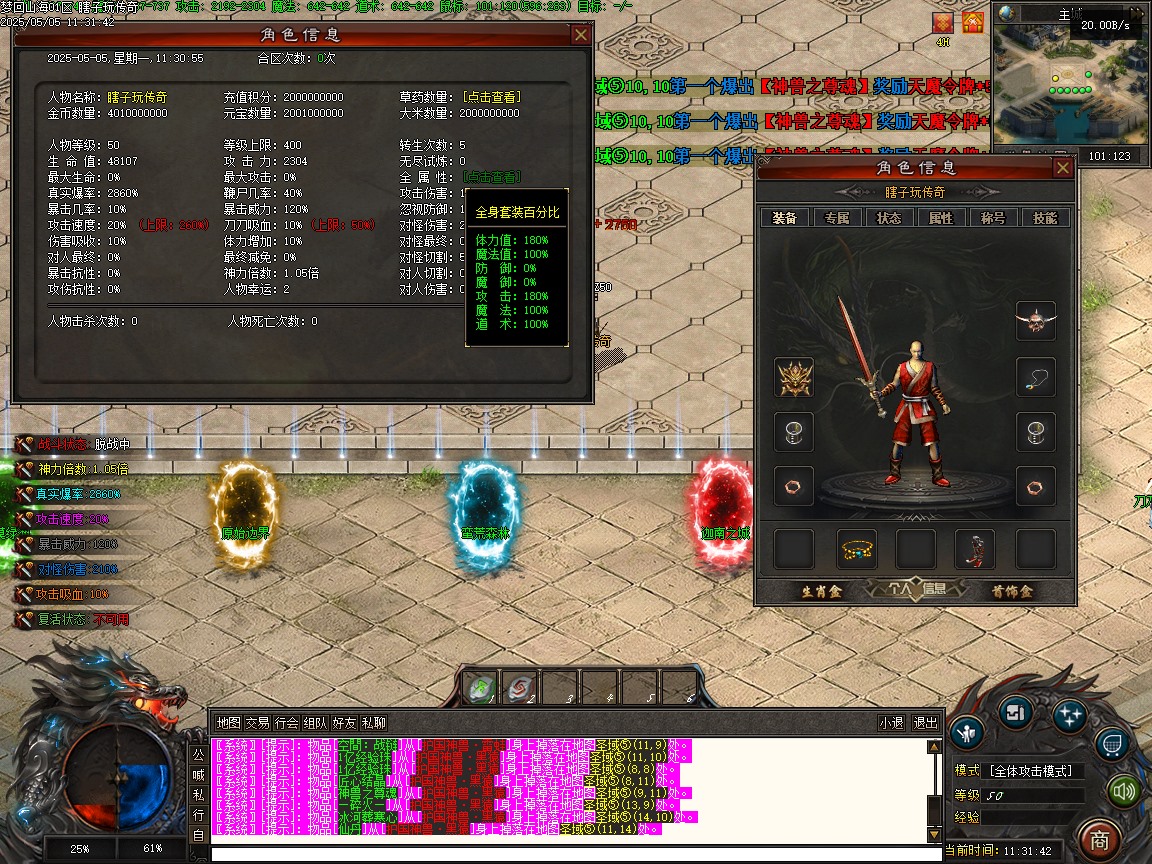Viewport: 1152px width, 864px height.
Task: Open the 商 shop button
Action: (1099, 839)
